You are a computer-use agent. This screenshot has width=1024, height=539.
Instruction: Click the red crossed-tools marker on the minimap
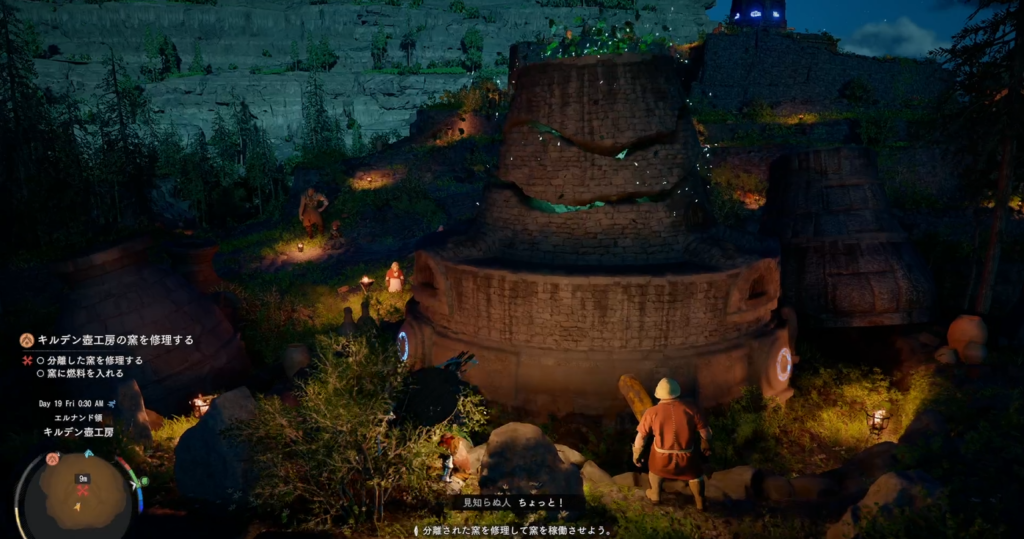[x=84, y=491]
